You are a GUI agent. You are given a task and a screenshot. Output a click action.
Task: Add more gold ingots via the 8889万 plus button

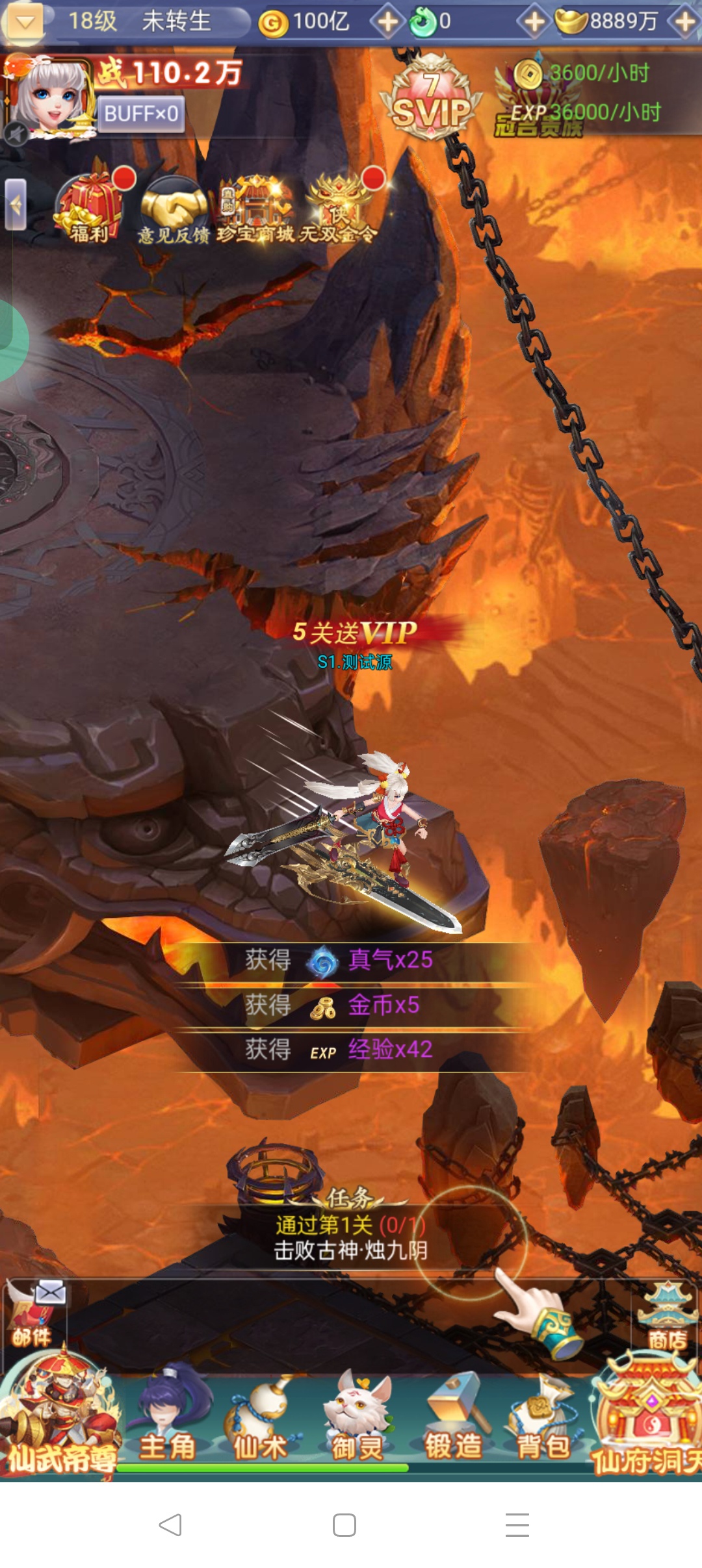pyautogui.click(x=686, y=21)
